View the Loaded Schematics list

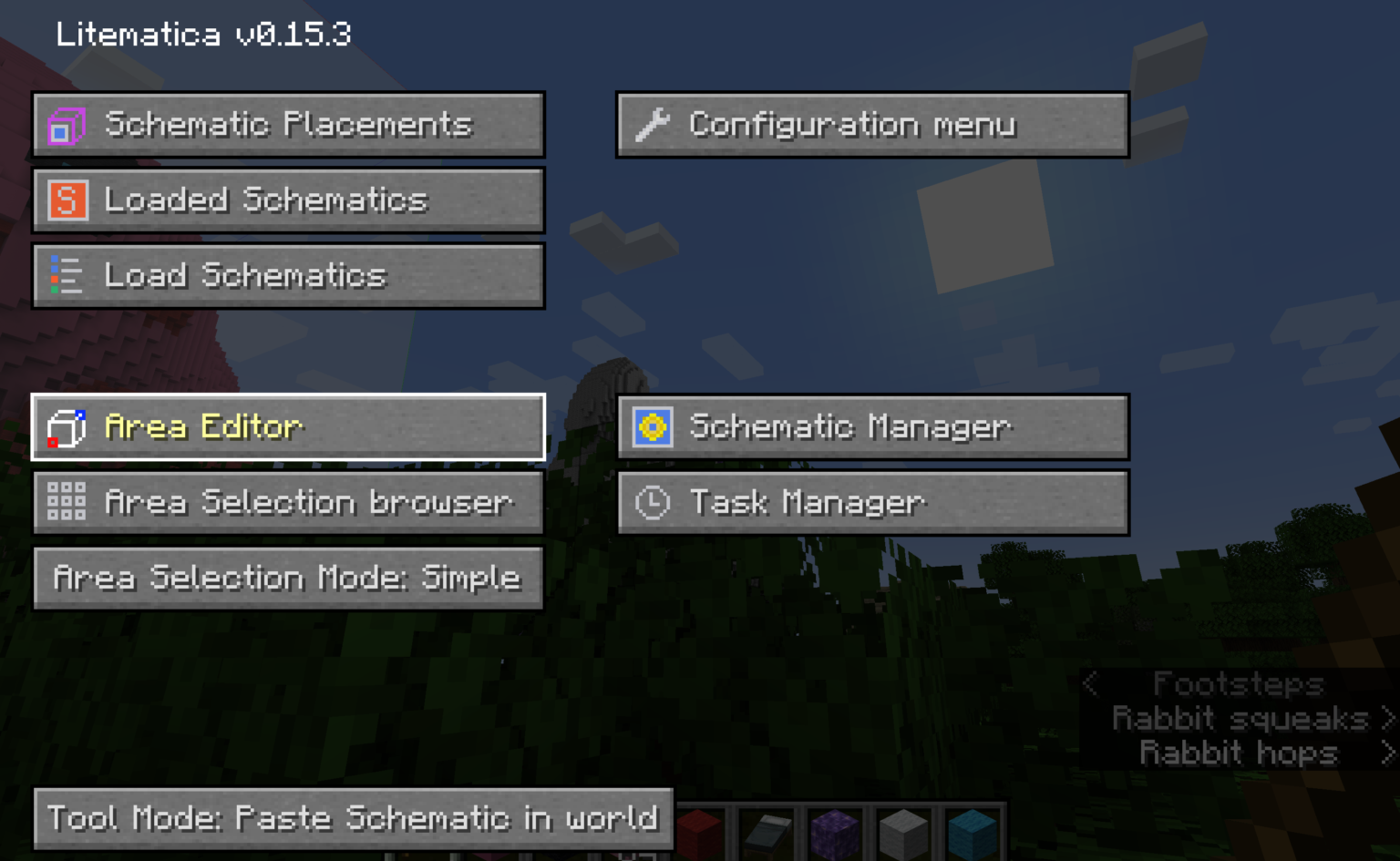point(288,200)
